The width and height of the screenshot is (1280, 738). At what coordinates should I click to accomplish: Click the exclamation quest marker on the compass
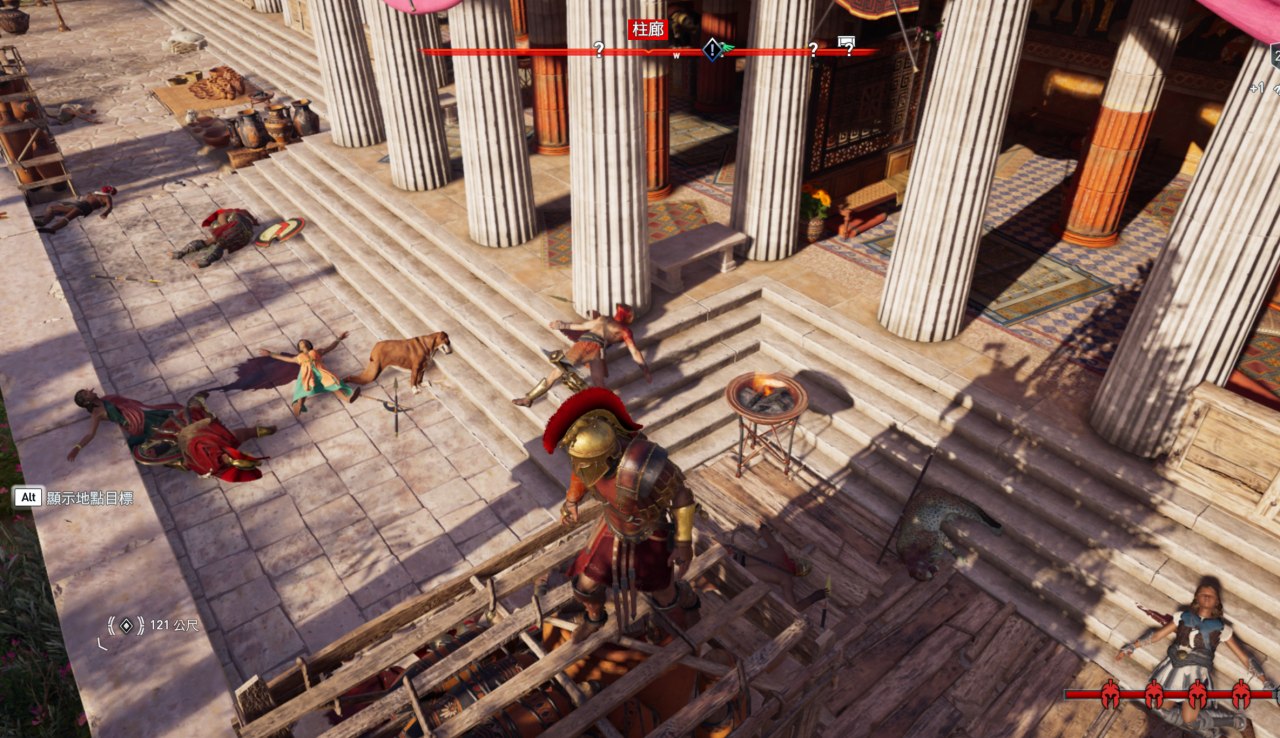711,49
